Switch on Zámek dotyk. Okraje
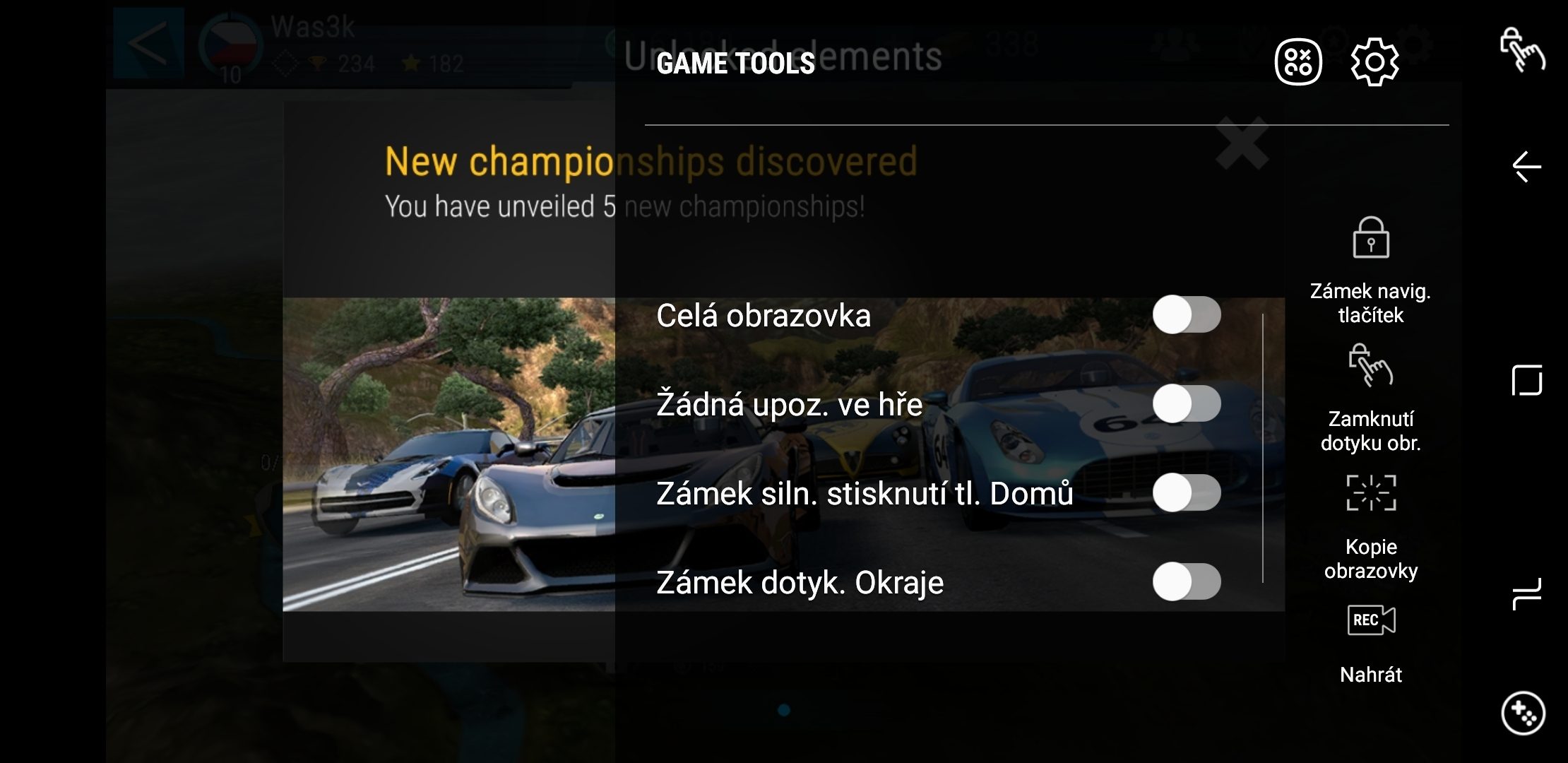 pos(1186,582)
